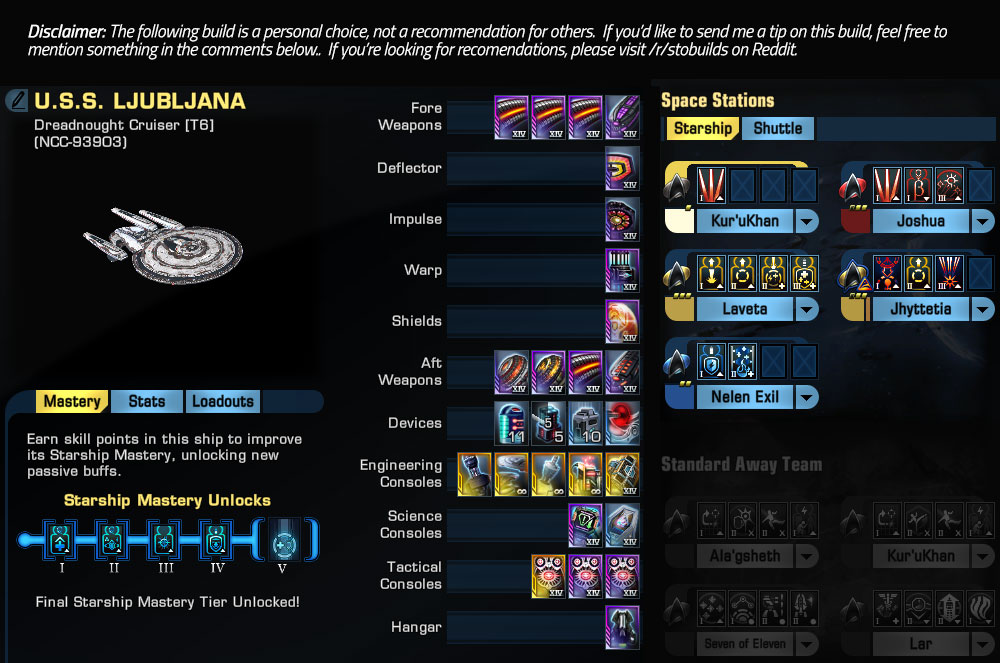Expand the Laveta officer dropdown

click(806, 309)
